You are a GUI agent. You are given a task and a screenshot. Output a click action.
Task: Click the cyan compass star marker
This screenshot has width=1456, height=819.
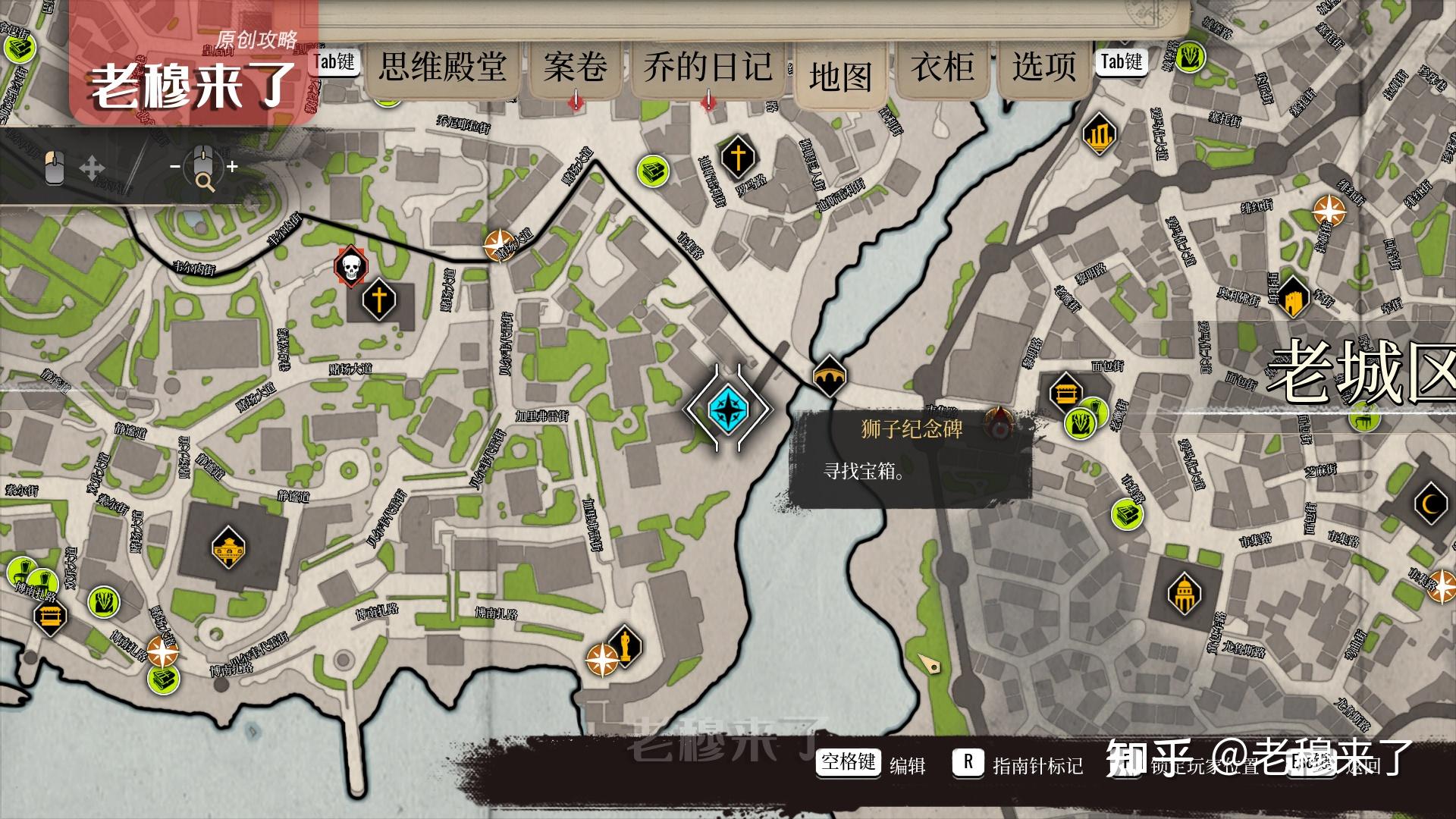728,408
